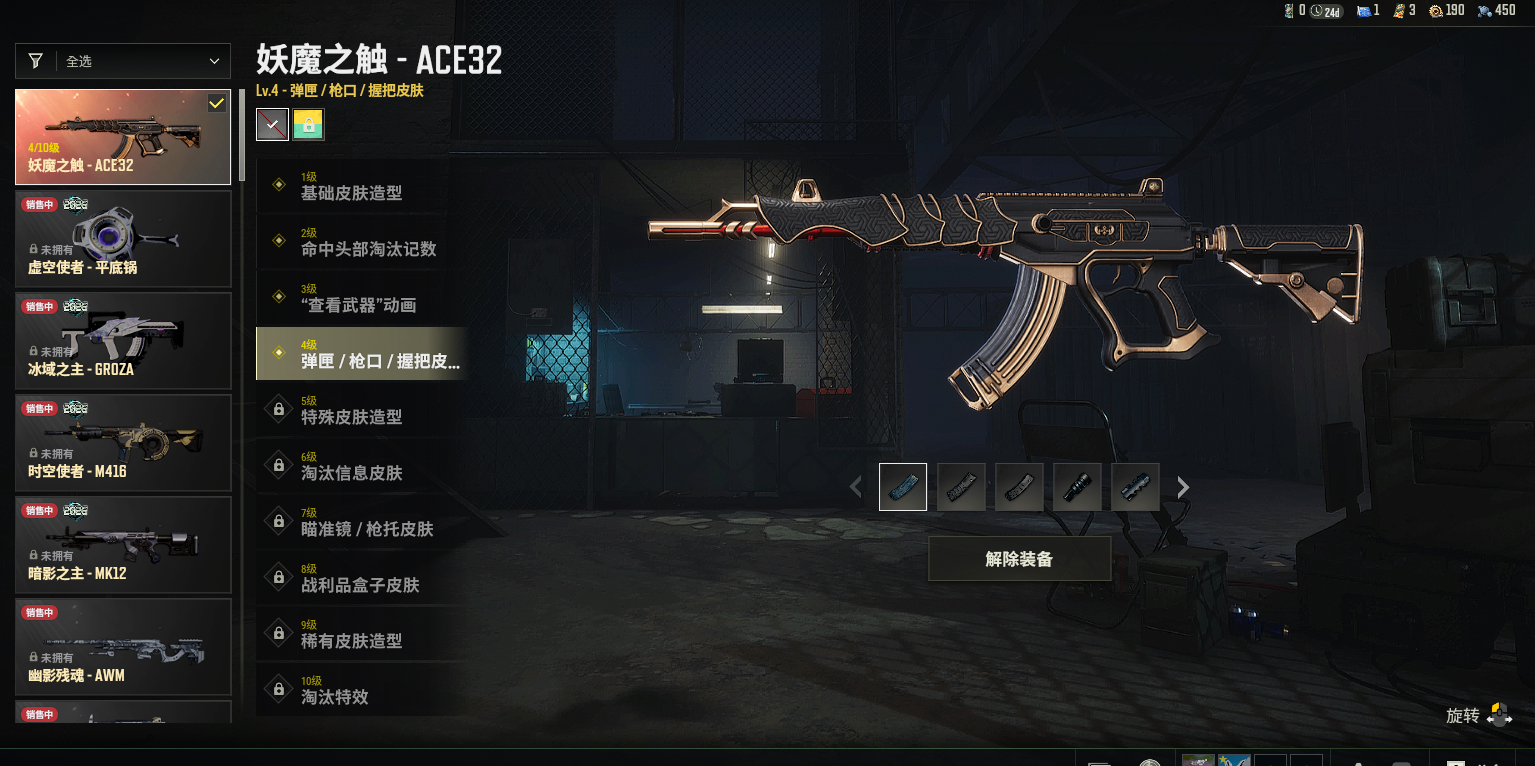Screen dimensions: 1535x766
Task: Select the 妖魔之触 - ACE32 skin
Action: [123, 137]
